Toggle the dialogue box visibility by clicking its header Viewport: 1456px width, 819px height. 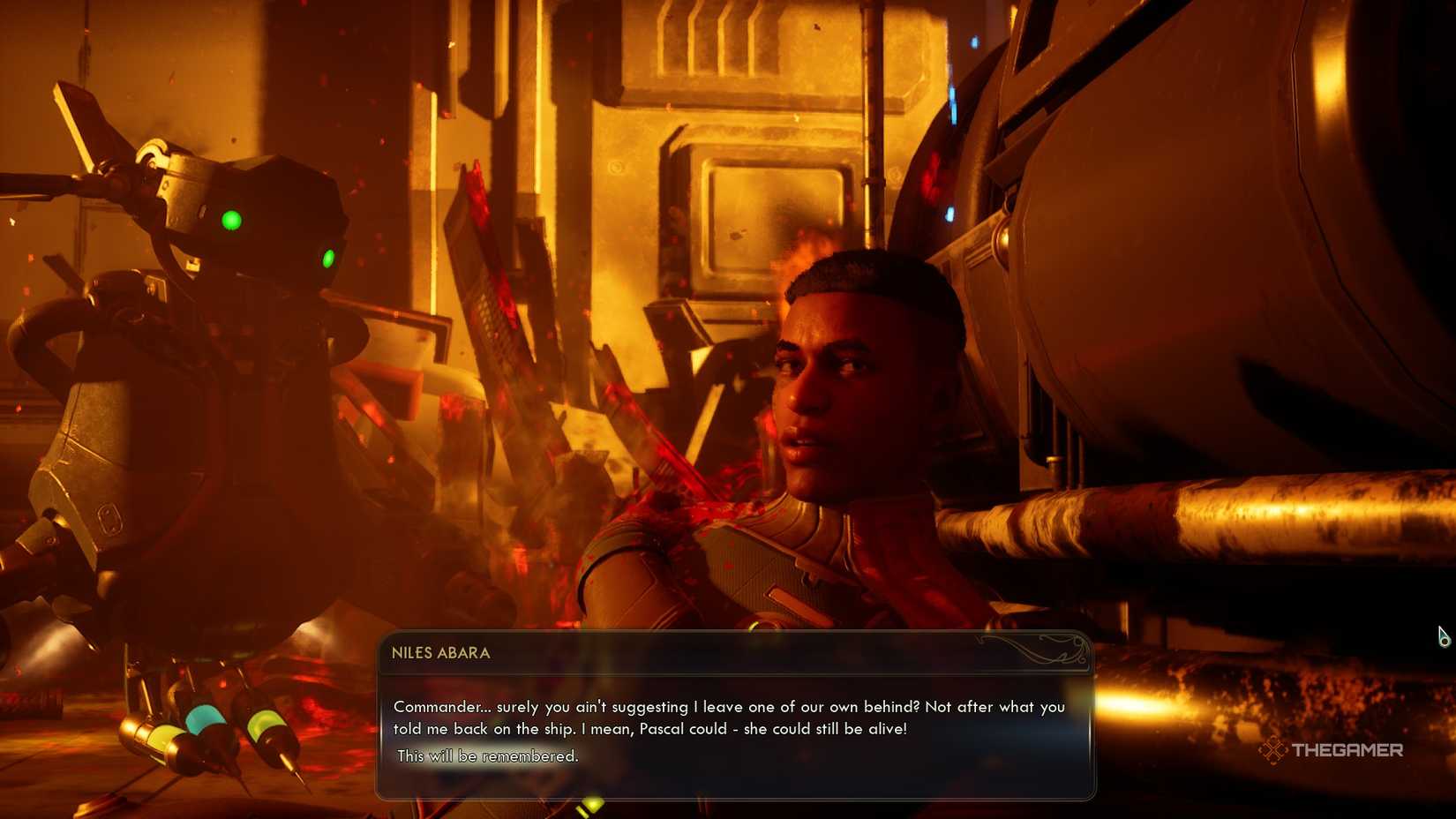[x=618, y=653]
